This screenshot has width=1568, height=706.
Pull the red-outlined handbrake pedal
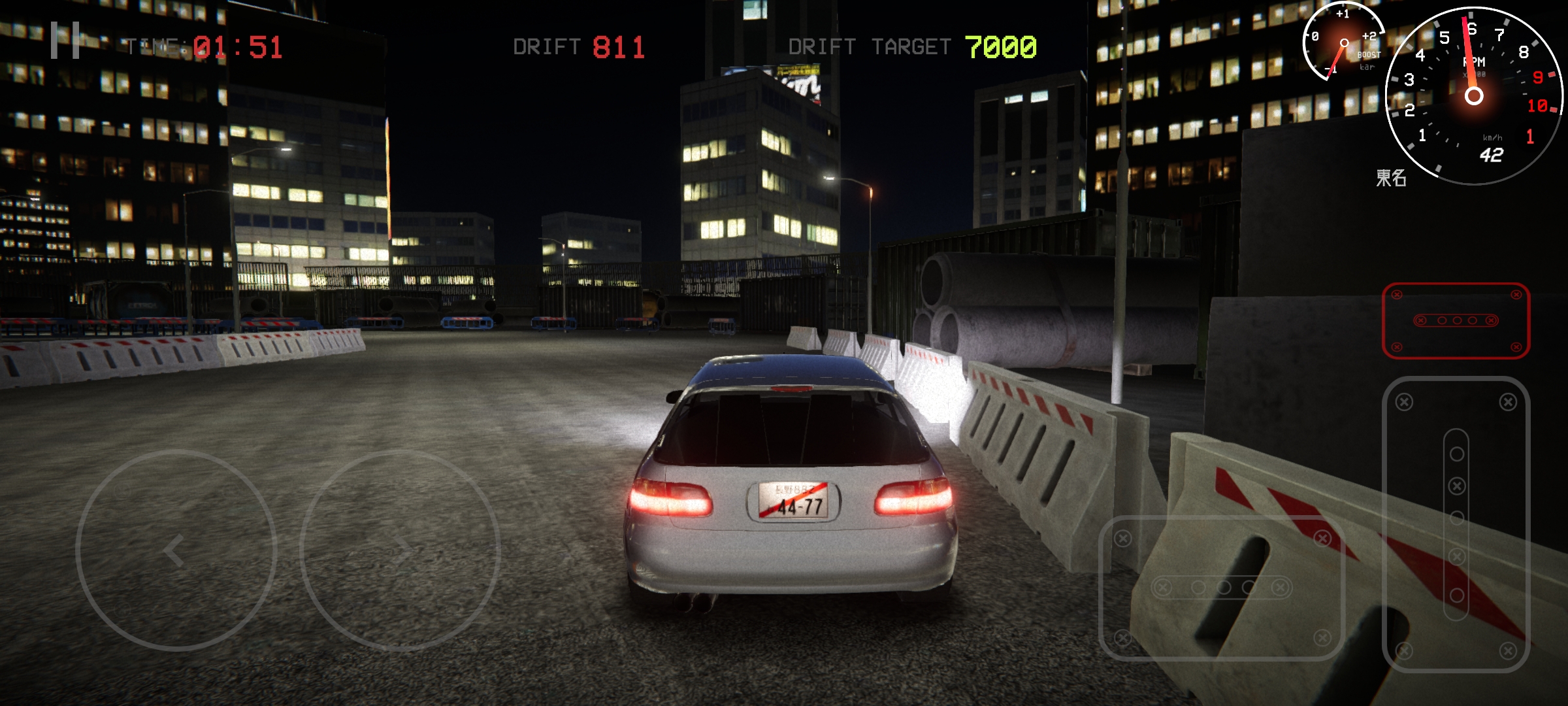pyautogui.click(x=1456, y=320)
